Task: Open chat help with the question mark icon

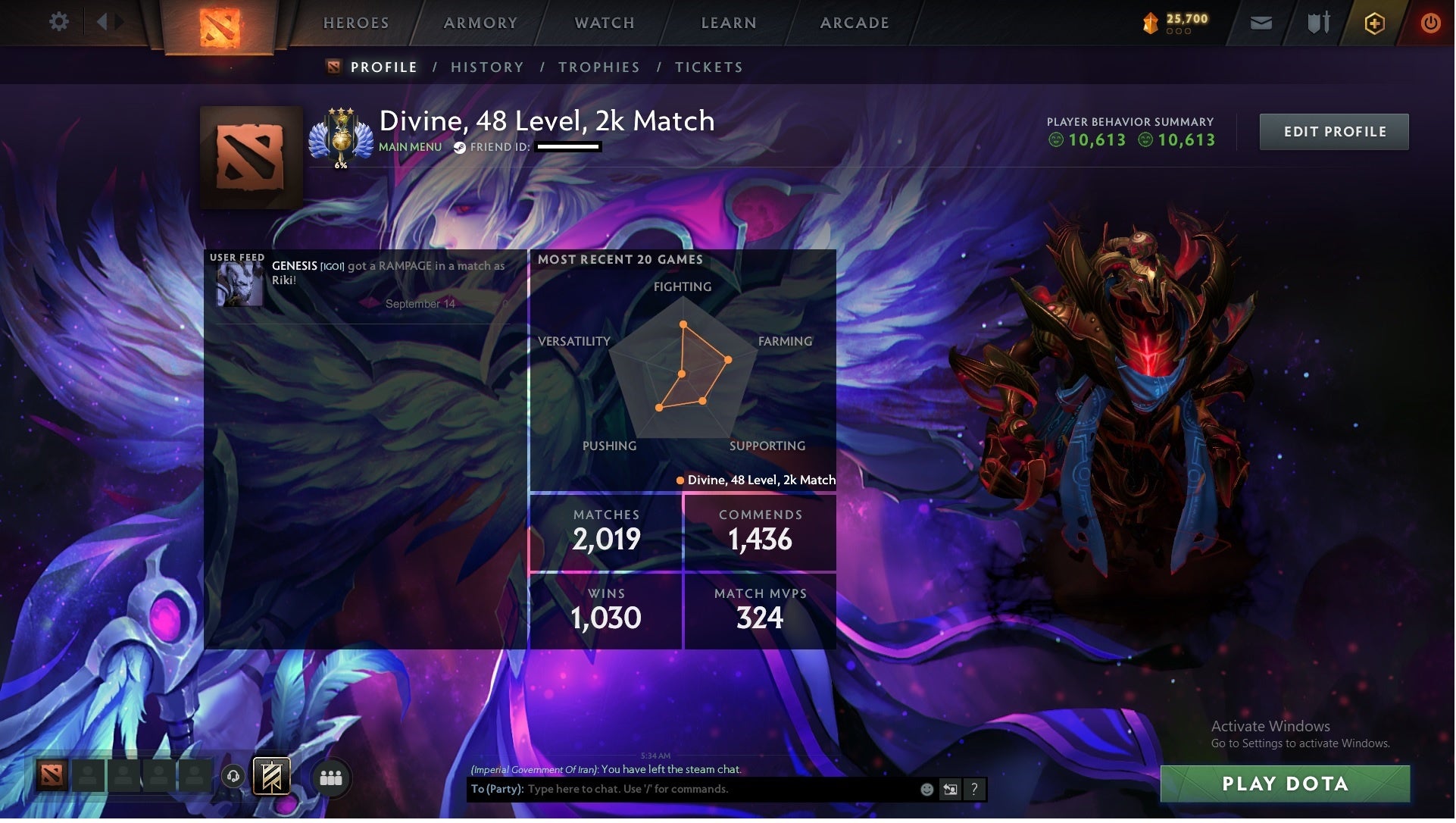Action: (975, 789)
